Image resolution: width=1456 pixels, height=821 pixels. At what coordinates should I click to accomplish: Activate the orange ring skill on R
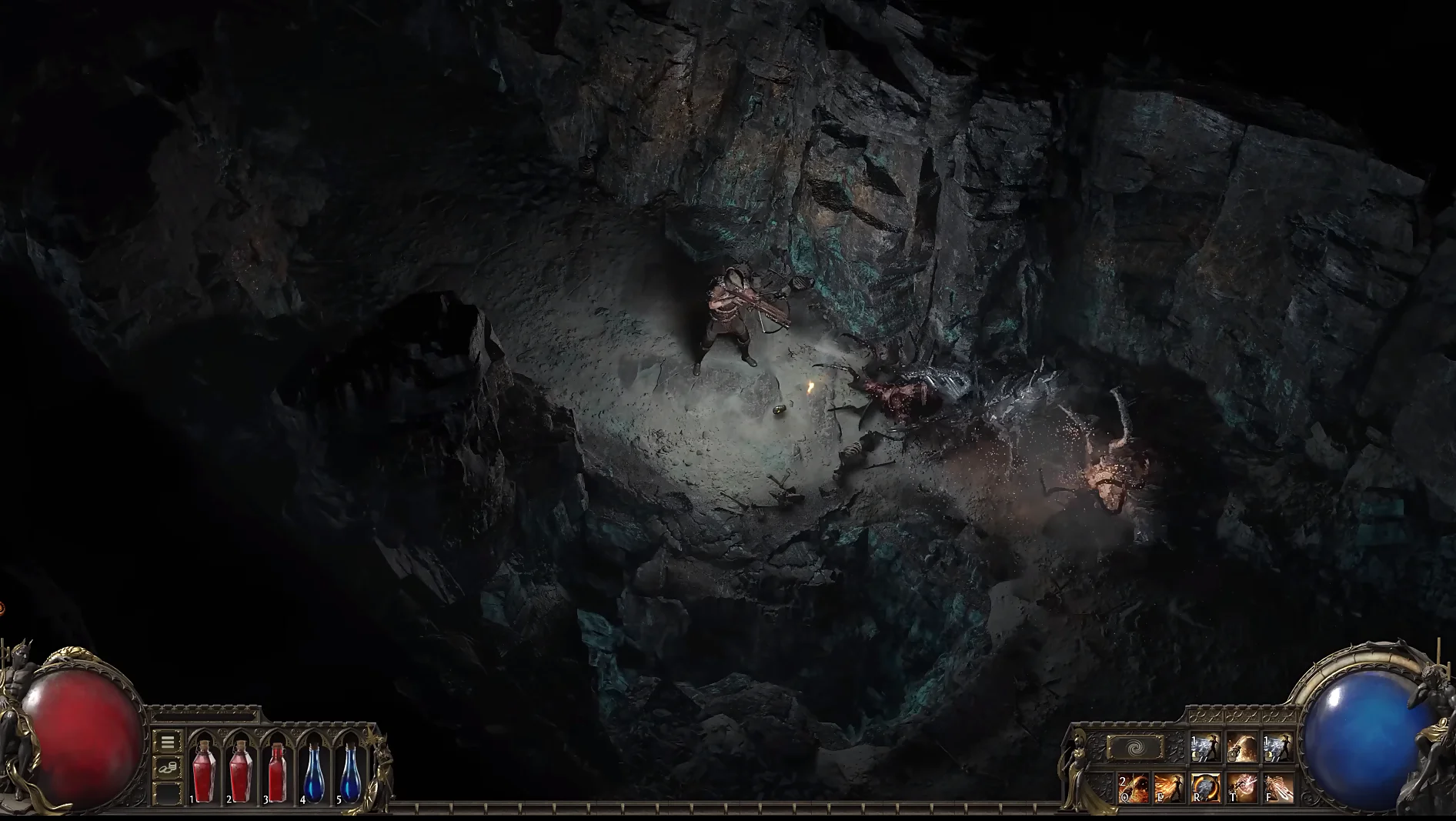point(1204,789)
